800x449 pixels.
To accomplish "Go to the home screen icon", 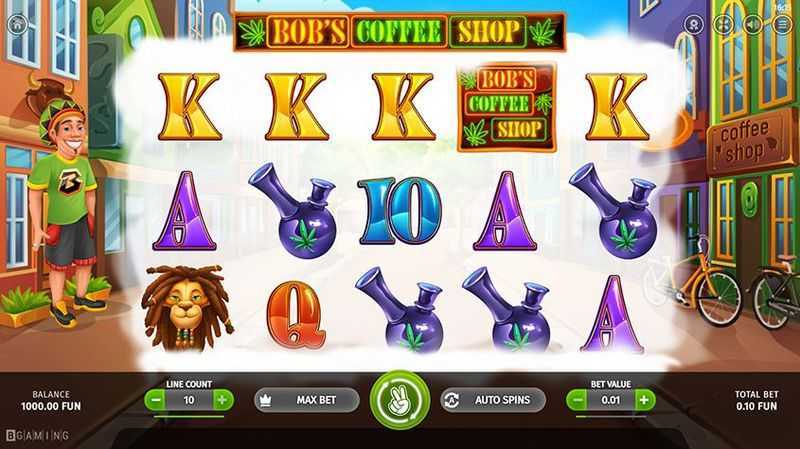I will (x=17, y=24).
